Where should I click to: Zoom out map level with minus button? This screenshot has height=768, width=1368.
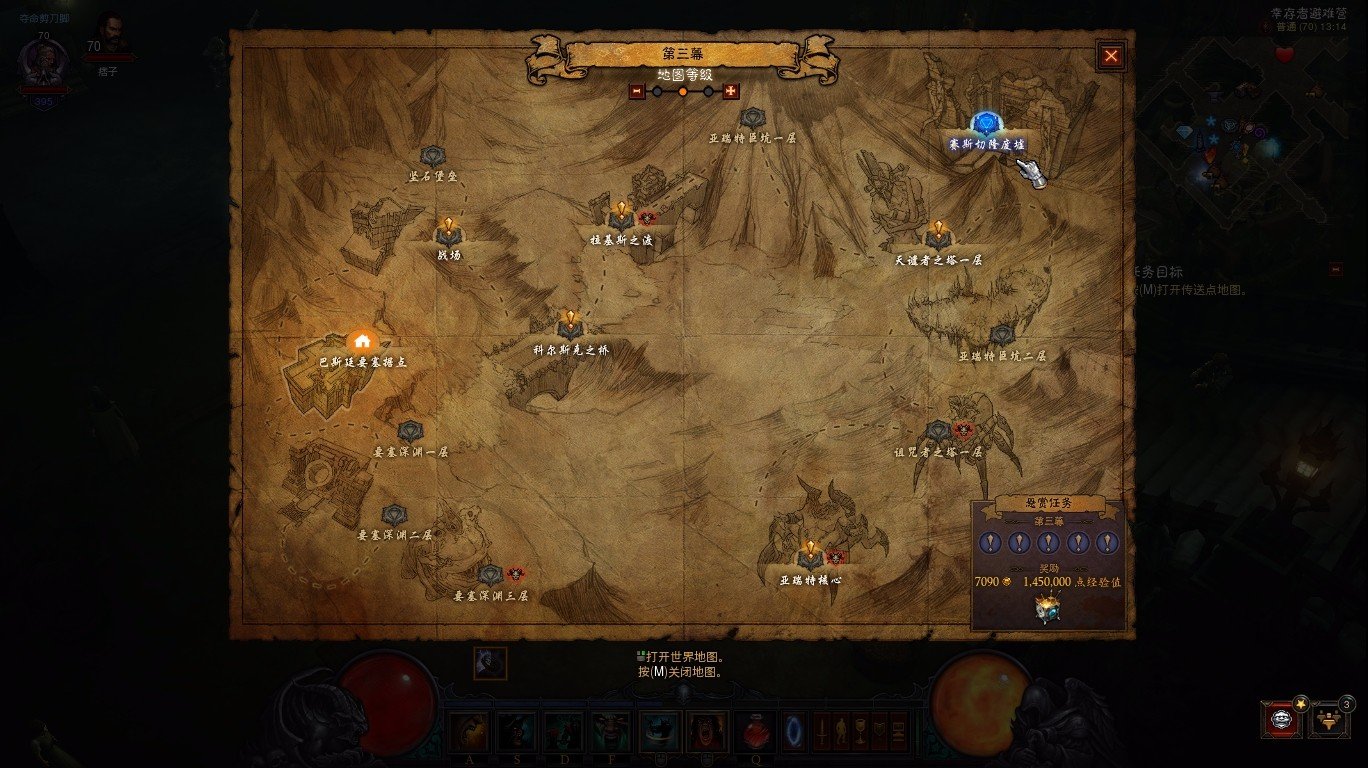[637, 91]
